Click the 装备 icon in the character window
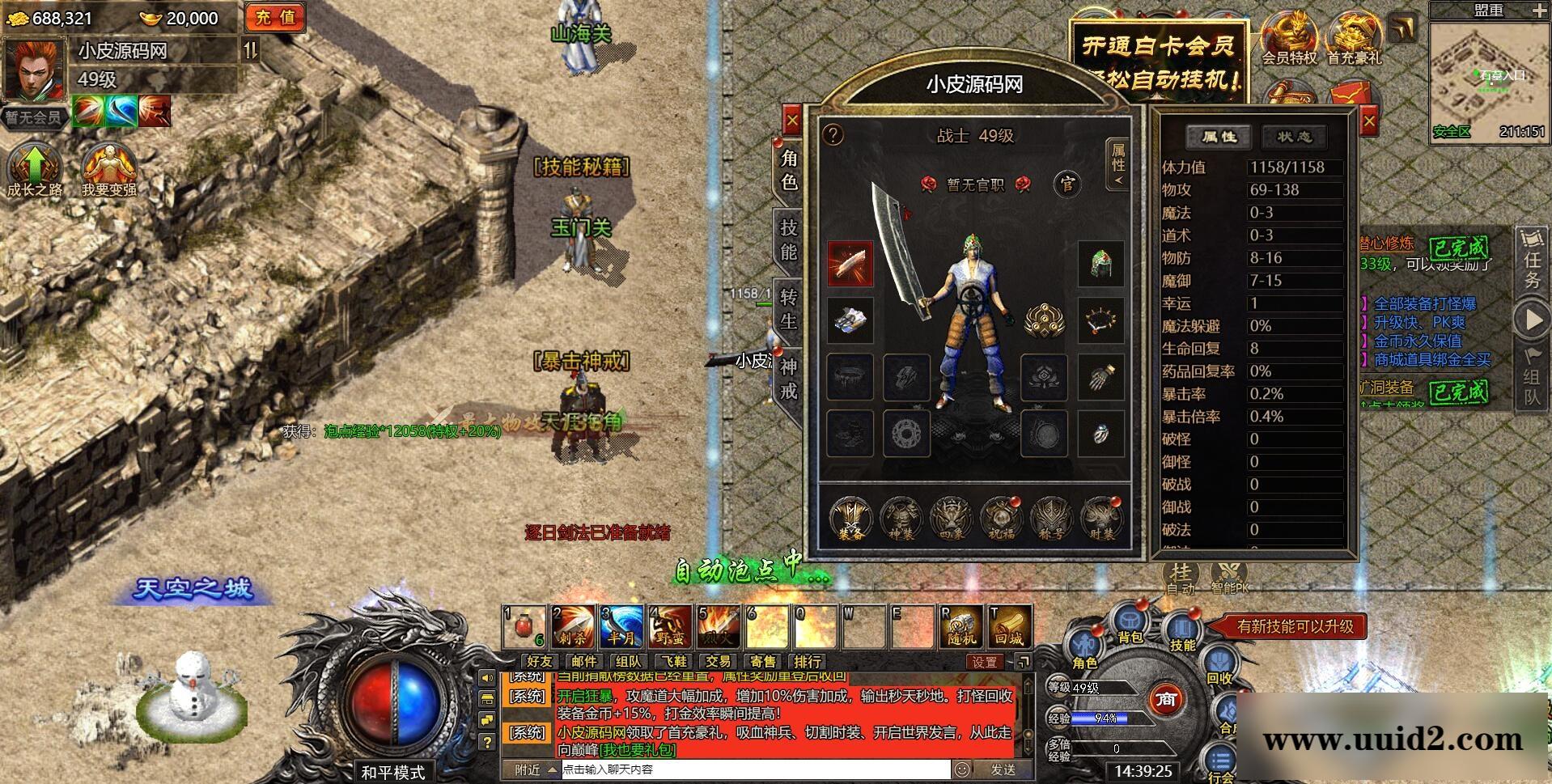 click(x=850, y=518)
